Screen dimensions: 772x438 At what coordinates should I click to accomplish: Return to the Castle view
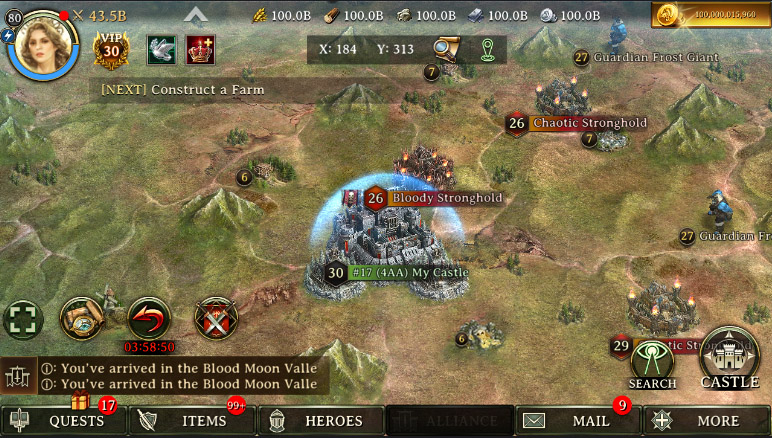click(729, 357)
